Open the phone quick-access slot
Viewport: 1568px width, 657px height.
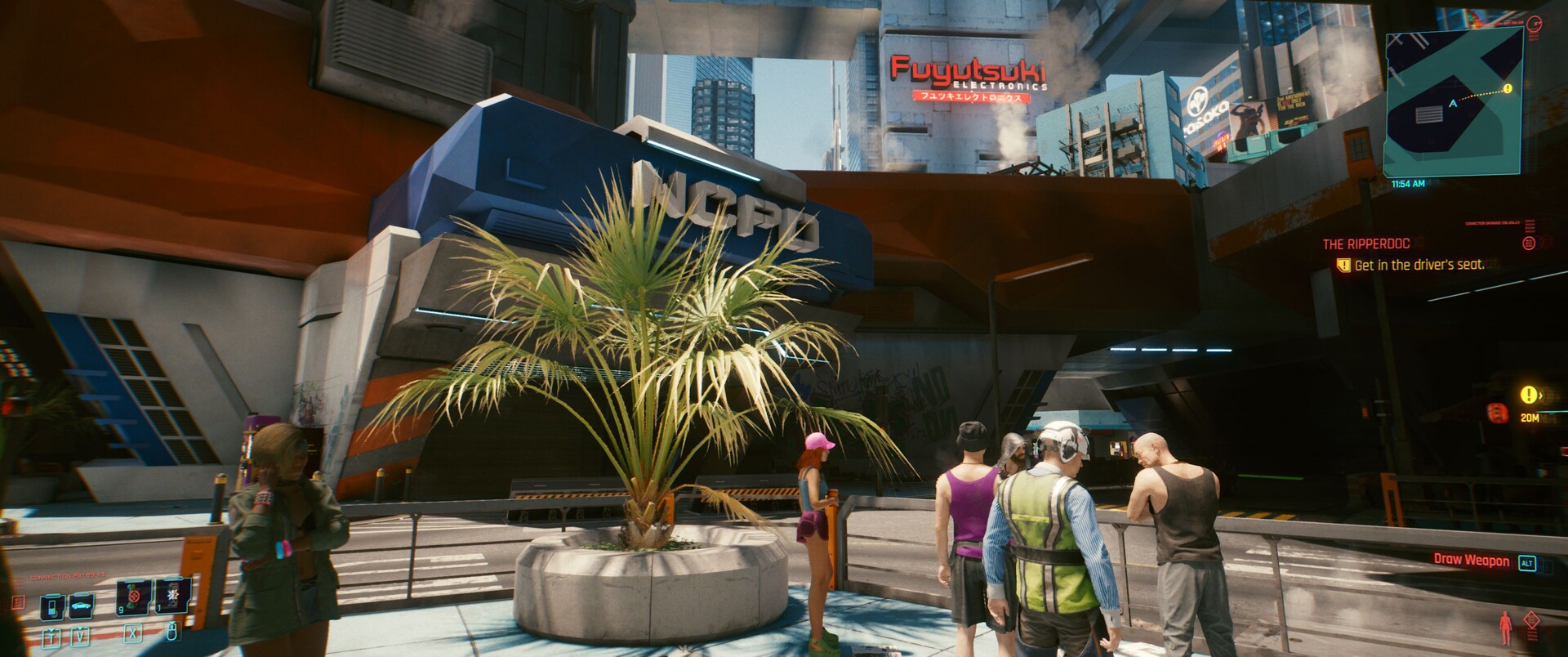click(53, 606)
